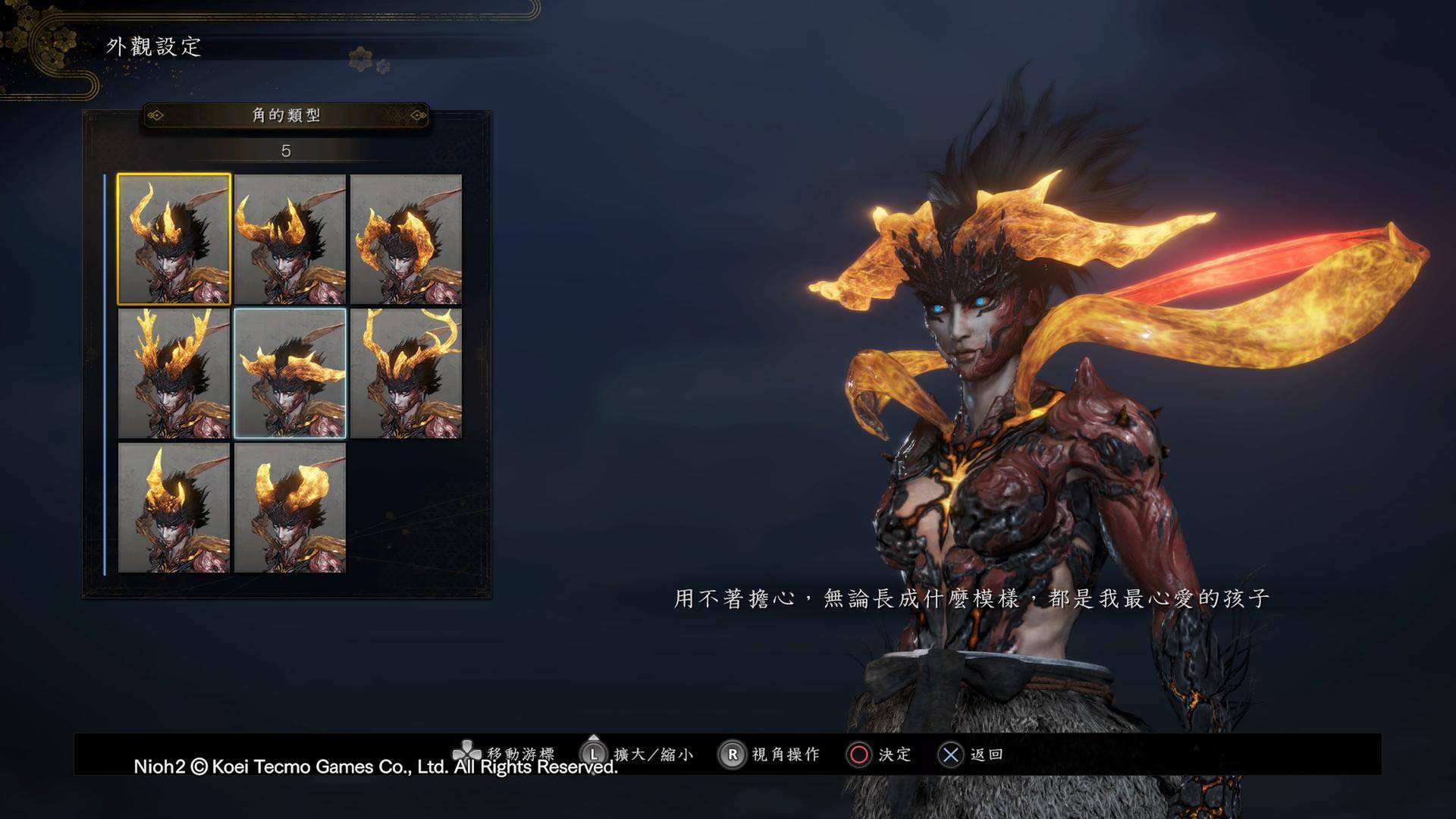The height and width of the screenshot is (819, 1456).
Task: Pick the tall thin curved antlers thumbnail
Action: click(406, 373)
